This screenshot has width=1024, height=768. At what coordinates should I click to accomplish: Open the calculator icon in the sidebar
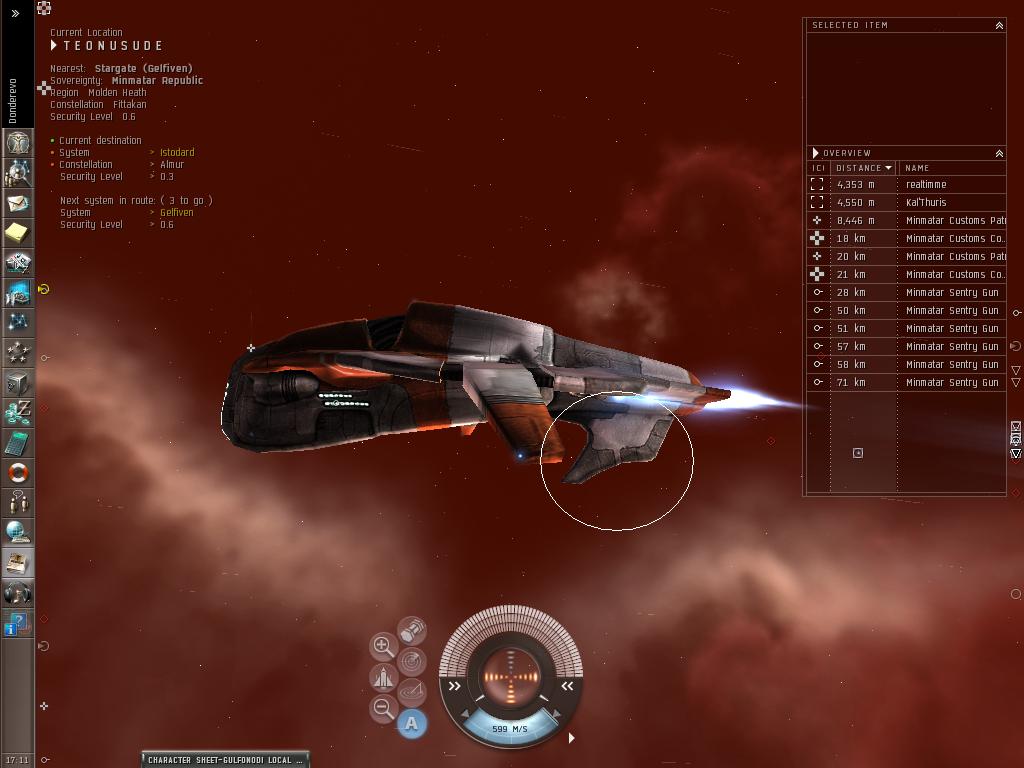(x=17, y=443)
